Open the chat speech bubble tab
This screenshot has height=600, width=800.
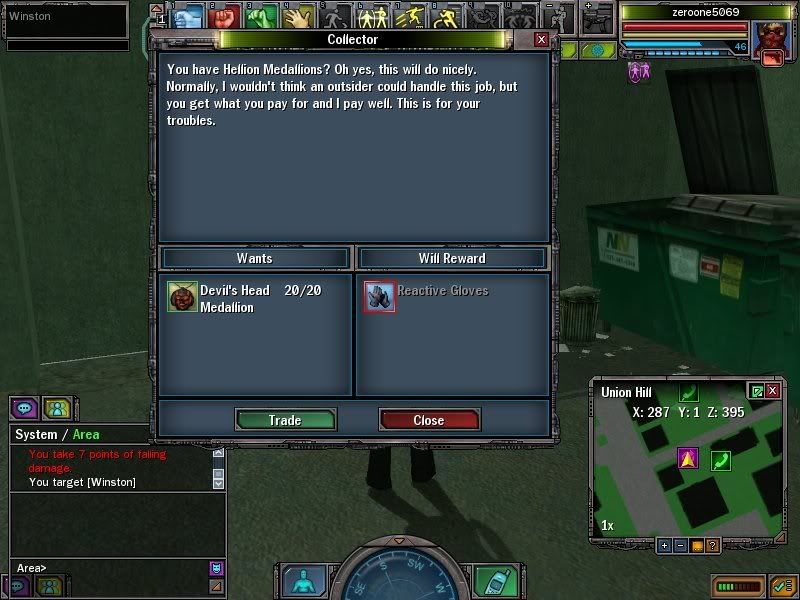[24, 408]
